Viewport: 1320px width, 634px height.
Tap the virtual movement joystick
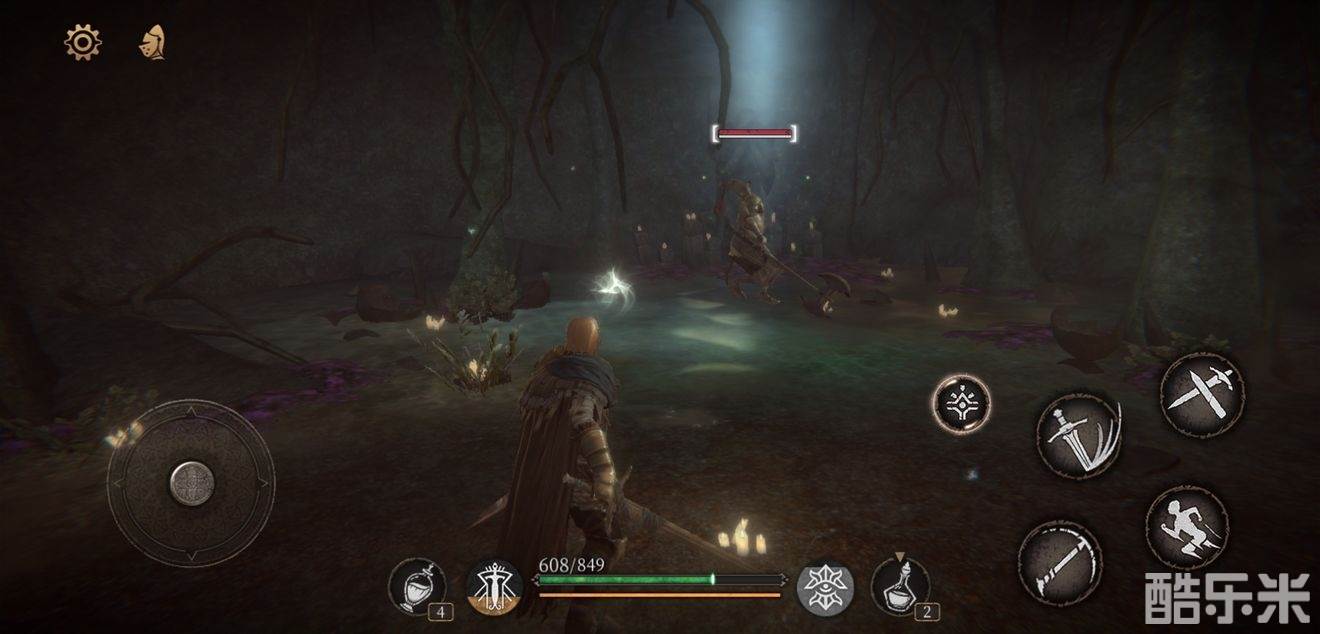(x=191, y=484)
